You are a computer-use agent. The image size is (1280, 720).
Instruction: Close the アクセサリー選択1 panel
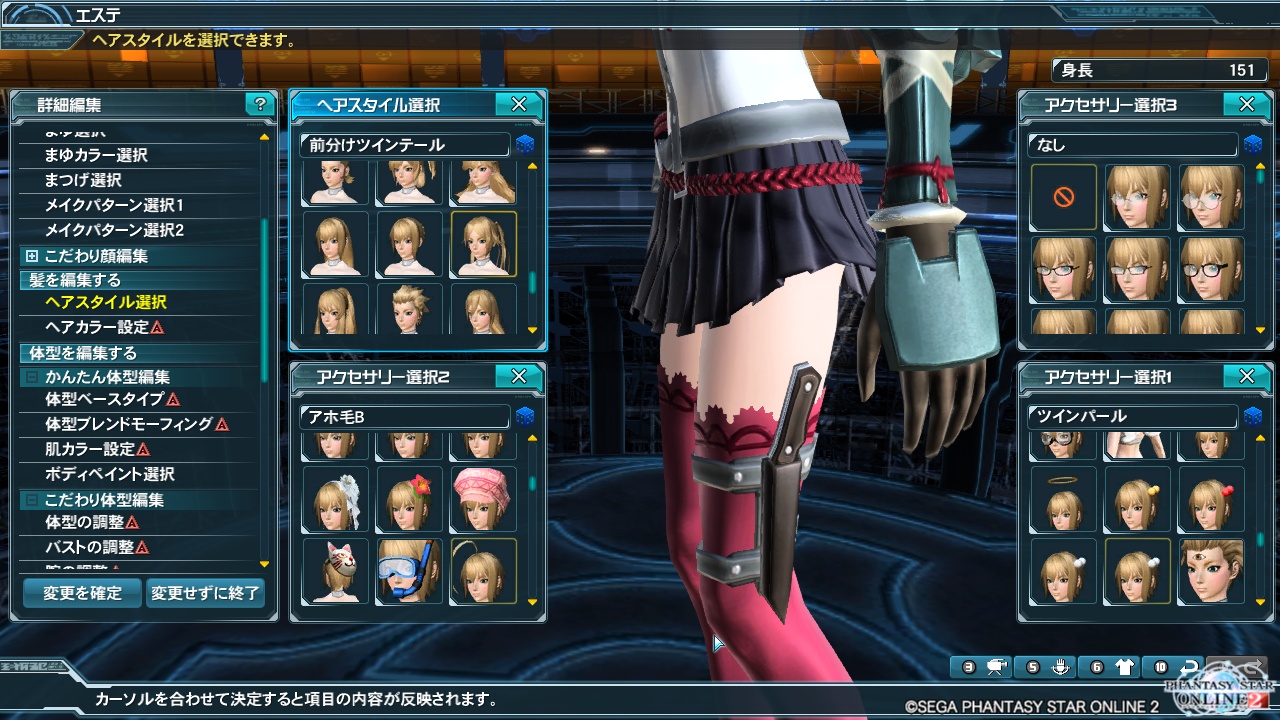coord(1246,376)
